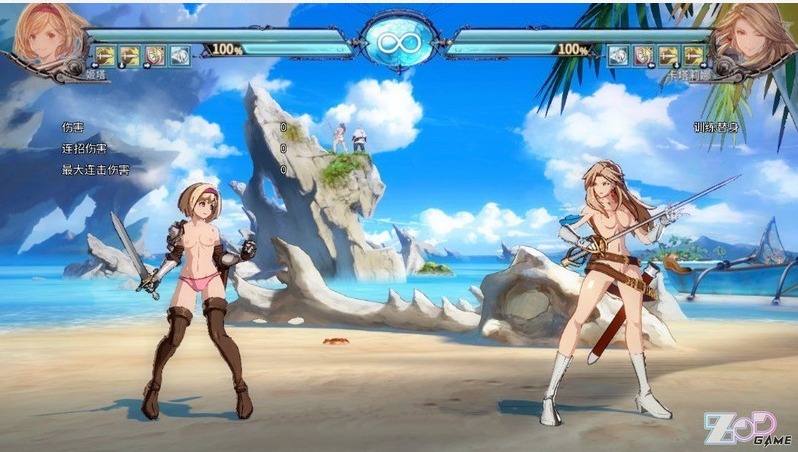Click player one's Djeeta portrait
Screen dimensions: 798x452
pyautogui.click(x=47, y=38)
